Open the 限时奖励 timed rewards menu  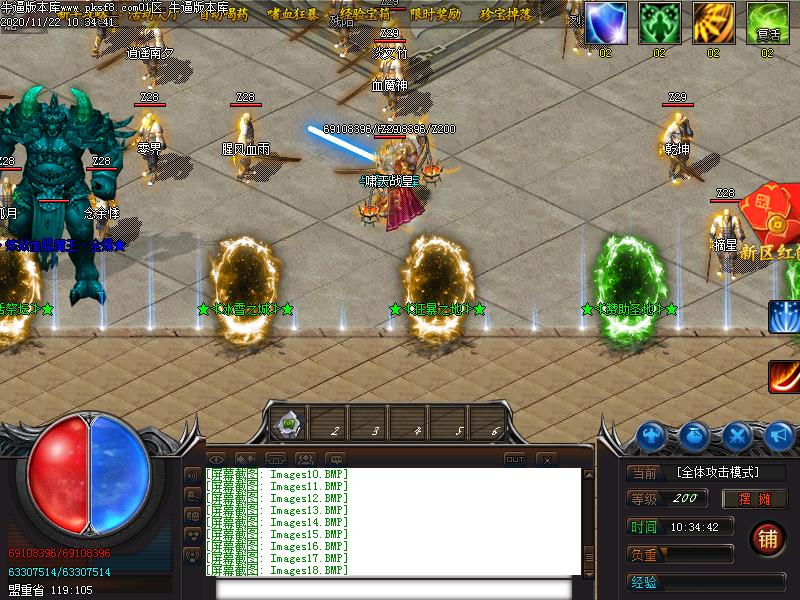pos(436,14)
